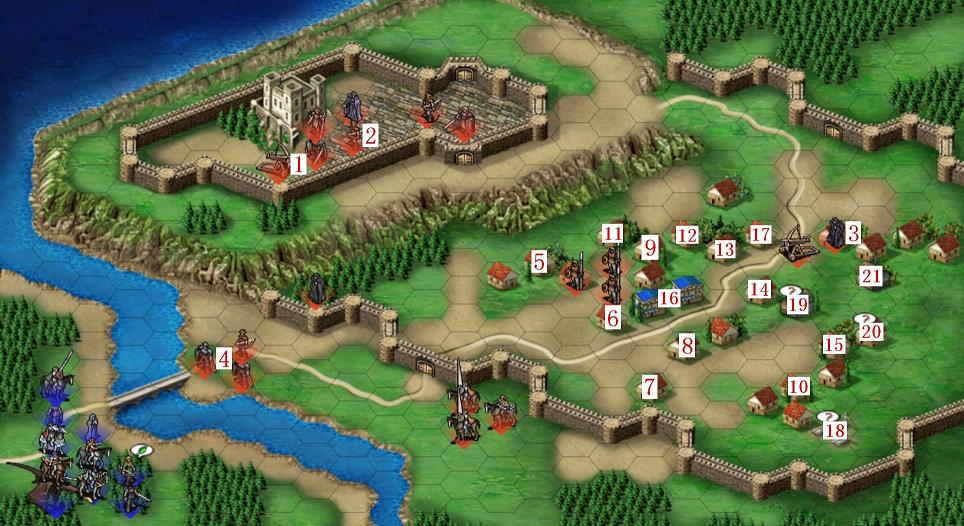Choose map marker number 17
This screenshot has height=526, width=964.
[761, 235]
